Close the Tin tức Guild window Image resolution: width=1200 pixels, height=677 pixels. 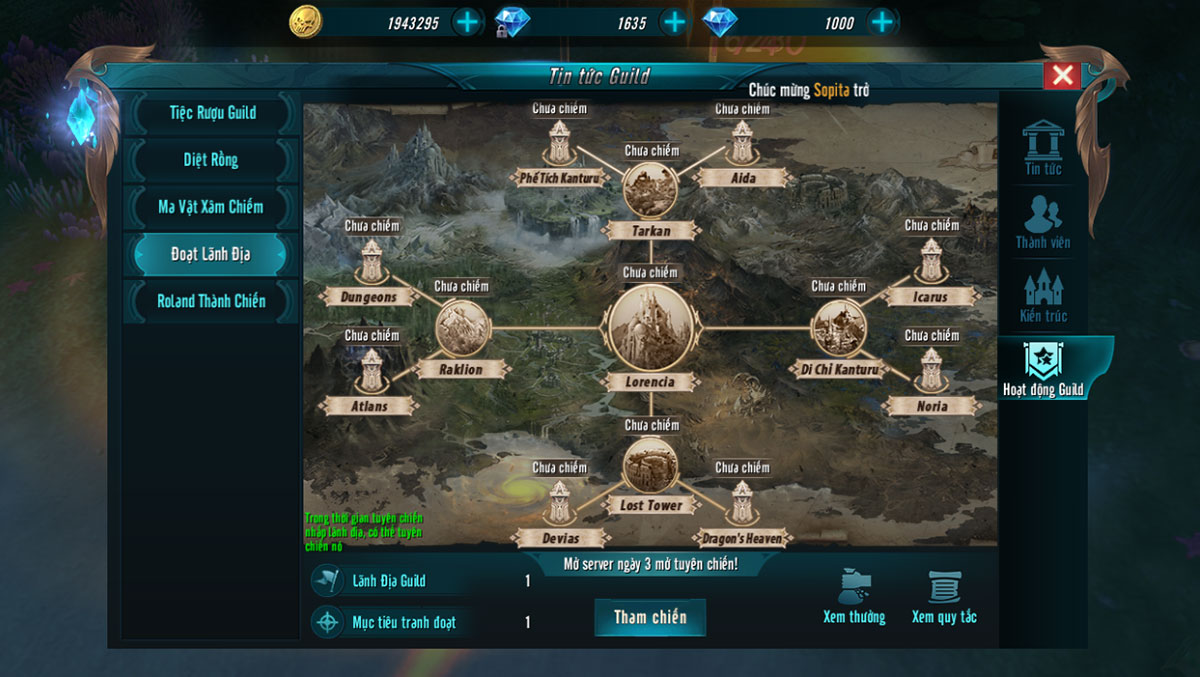[x=1062, y=75]
